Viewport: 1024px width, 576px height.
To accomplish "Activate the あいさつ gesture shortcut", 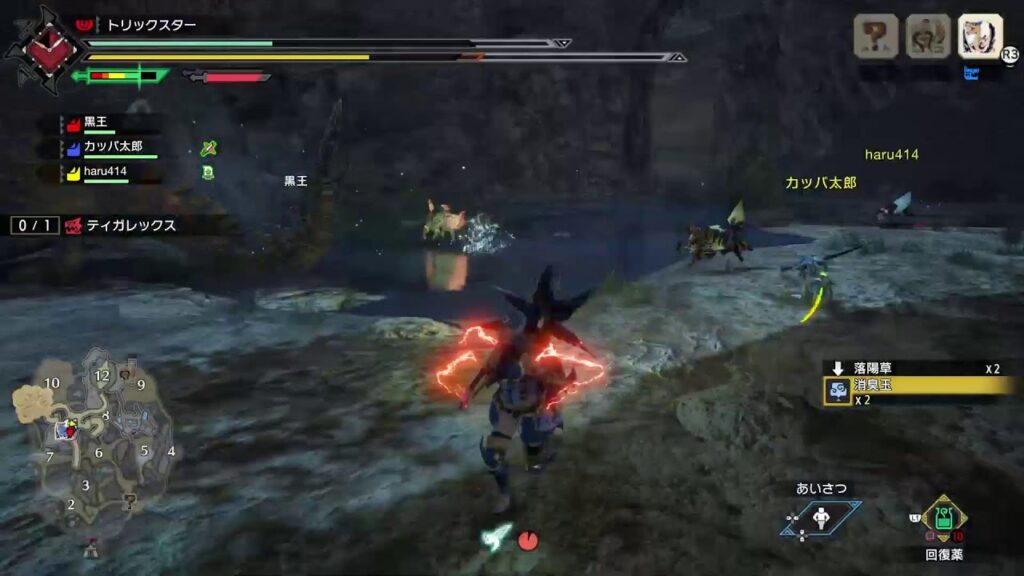I will pyautogui.click(x=822, y=517).
